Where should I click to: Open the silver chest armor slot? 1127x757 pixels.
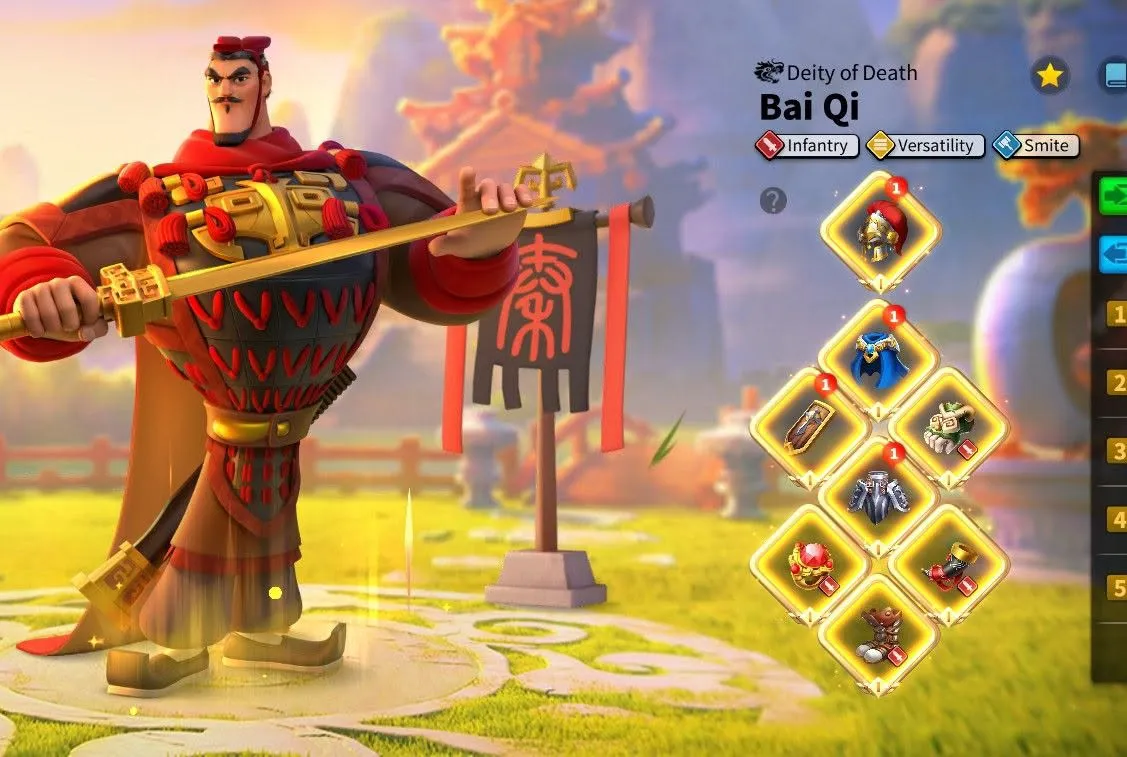point(878,494)
